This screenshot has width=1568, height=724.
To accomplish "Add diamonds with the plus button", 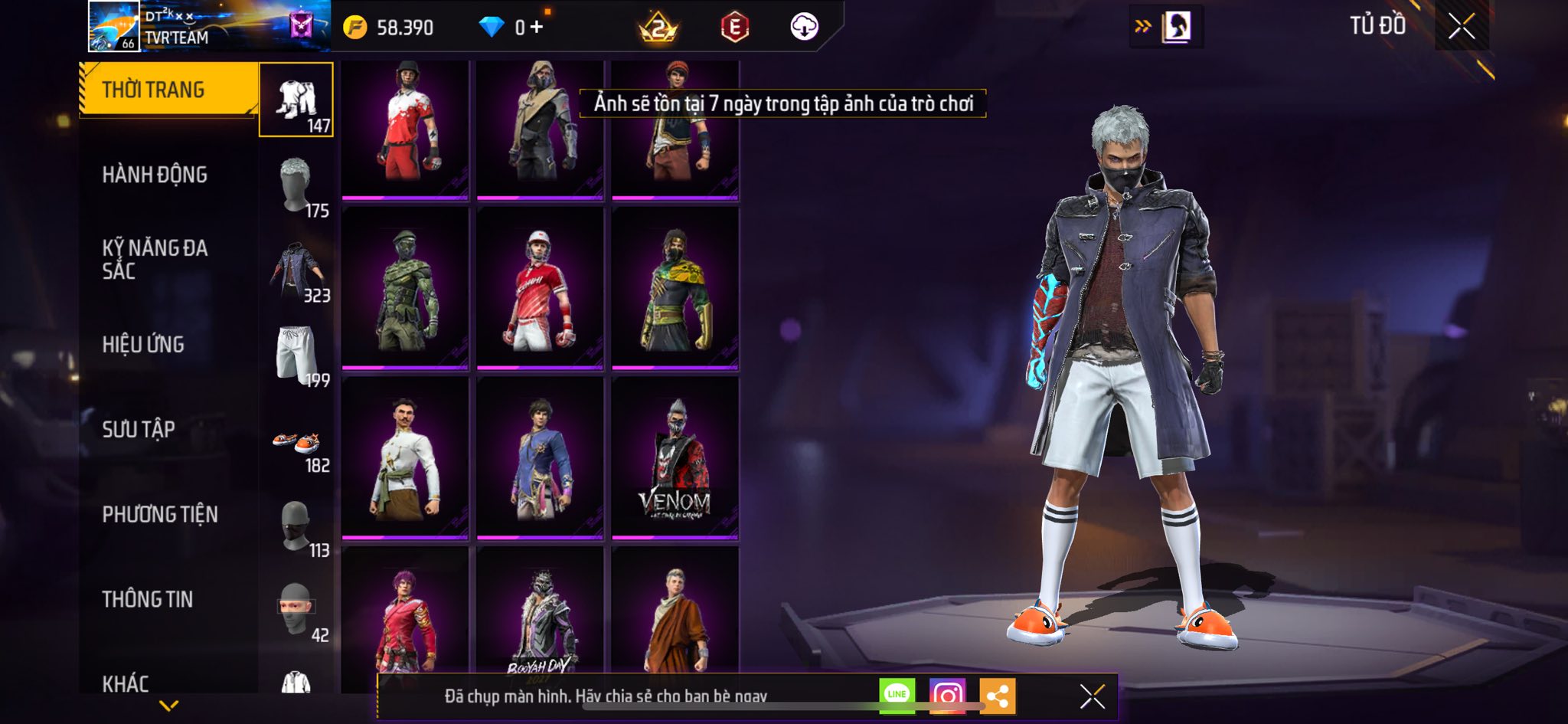I will pyautogui.click(x=537, y=28).
